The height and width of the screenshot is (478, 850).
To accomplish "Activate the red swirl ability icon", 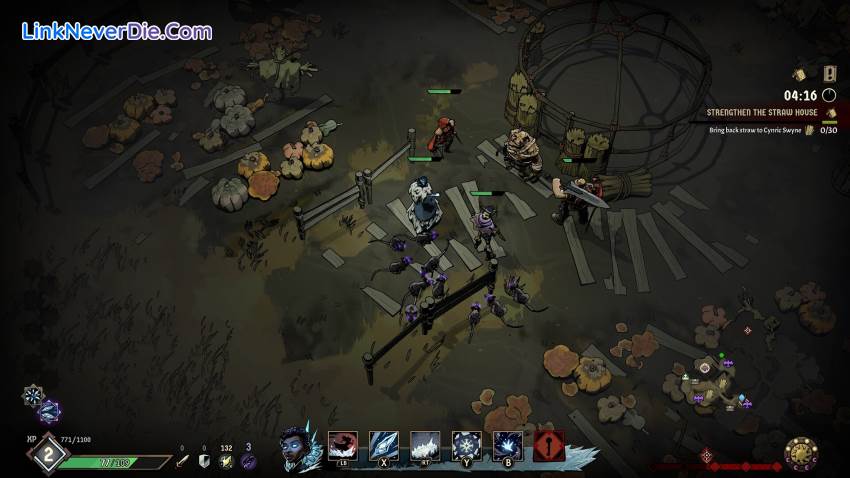I will coord(343,445).
